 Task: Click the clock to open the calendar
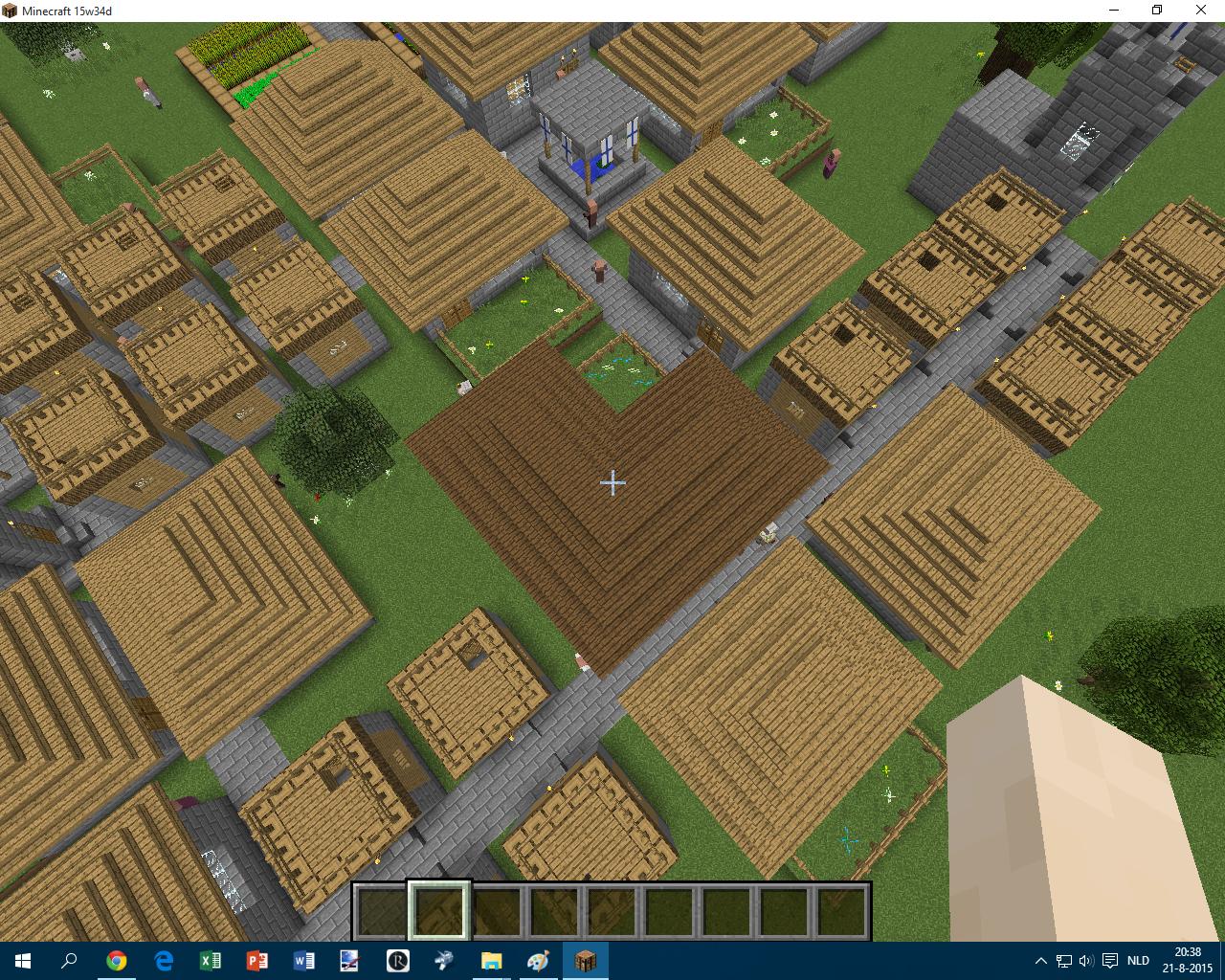click(1187, 960)
